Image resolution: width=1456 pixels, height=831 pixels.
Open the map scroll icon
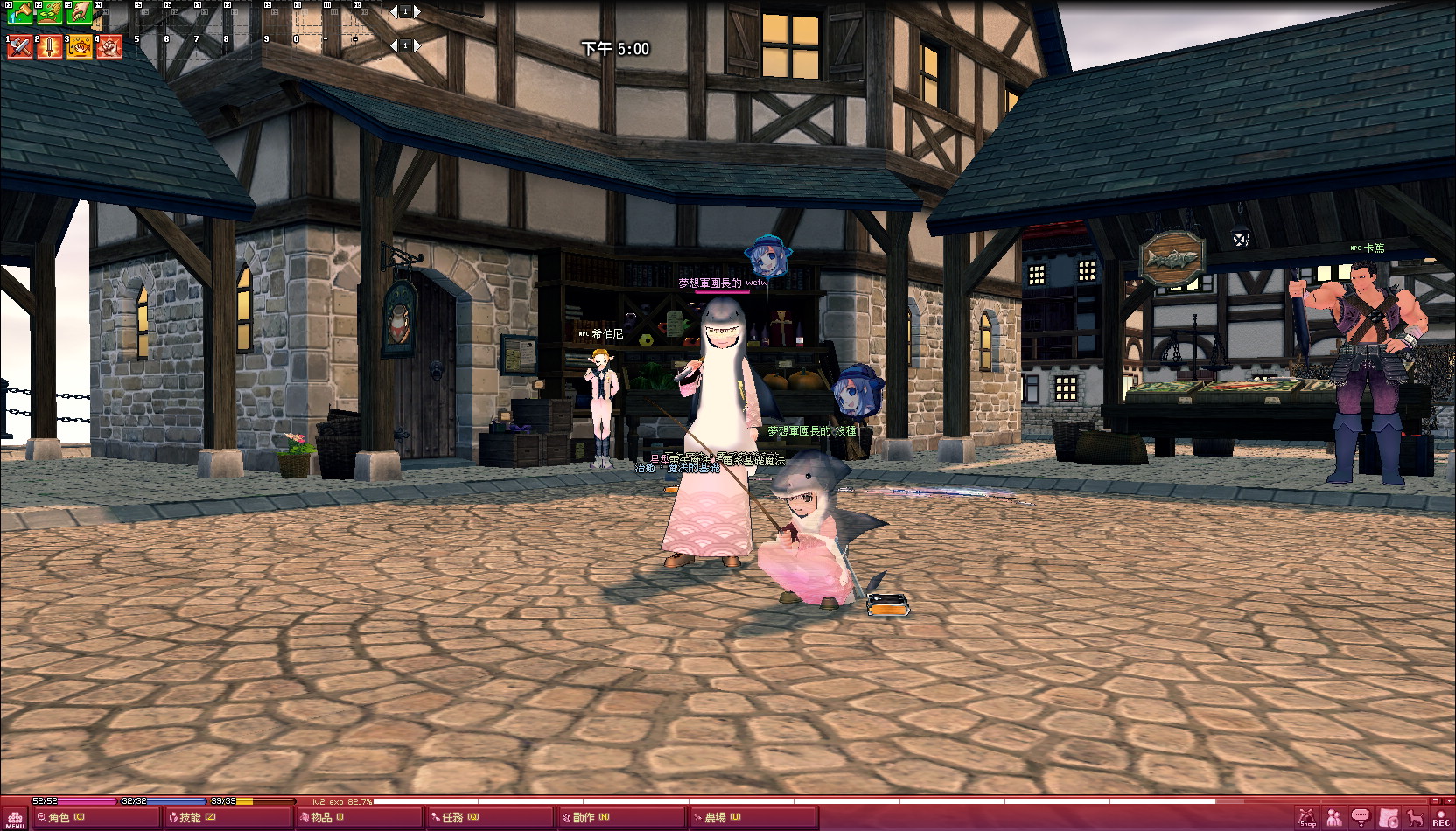point(1389,818)
